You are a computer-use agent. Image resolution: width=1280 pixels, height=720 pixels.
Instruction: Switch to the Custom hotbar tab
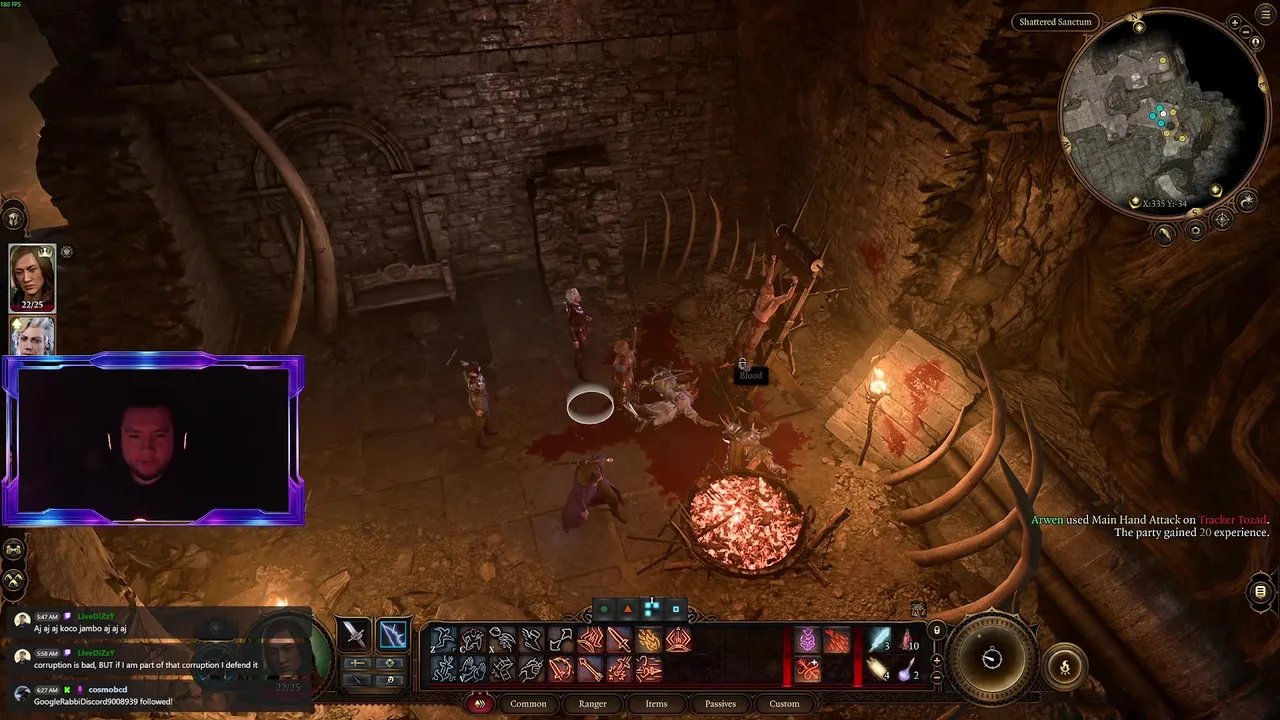click(784, 704)
